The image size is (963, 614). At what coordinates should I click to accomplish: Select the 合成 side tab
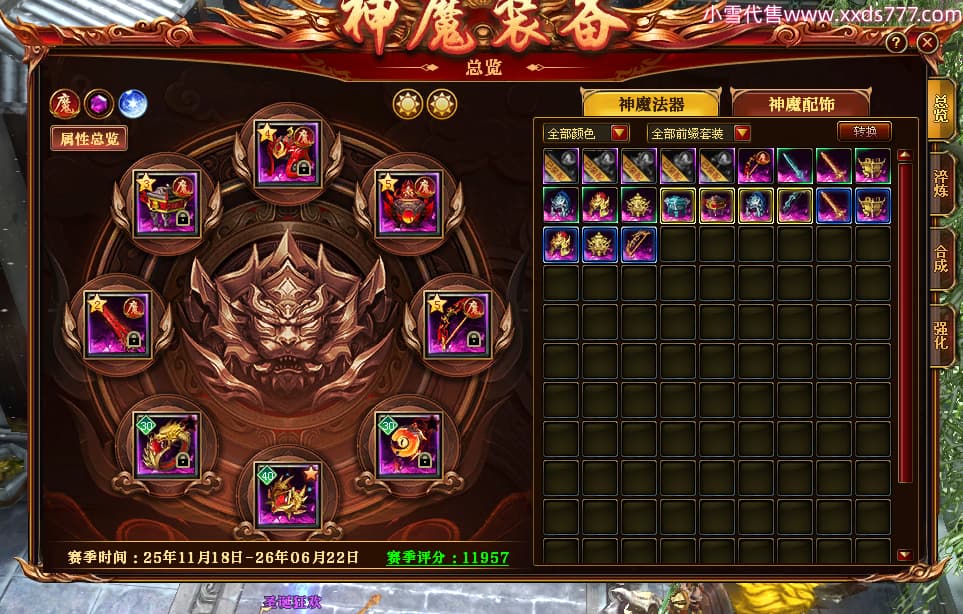[942, 258]
